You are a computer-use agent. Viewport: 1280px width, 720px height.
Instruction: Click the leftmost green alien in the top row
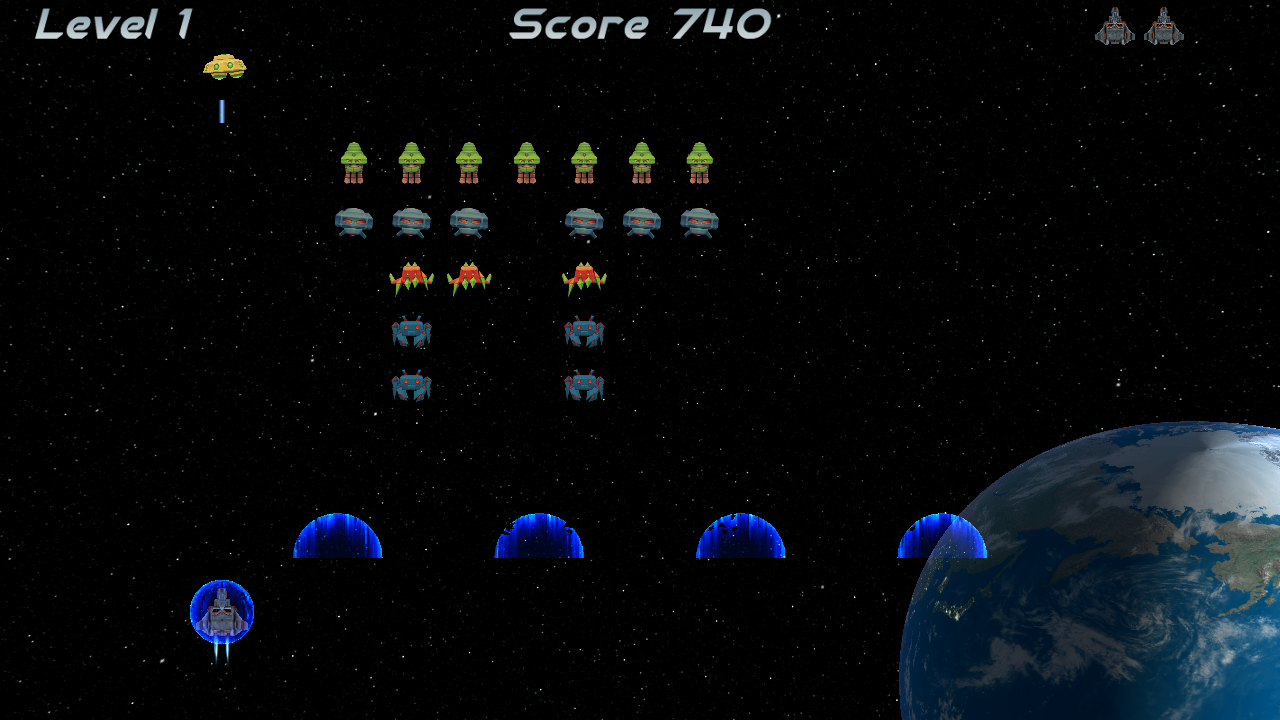click(354, 162)
